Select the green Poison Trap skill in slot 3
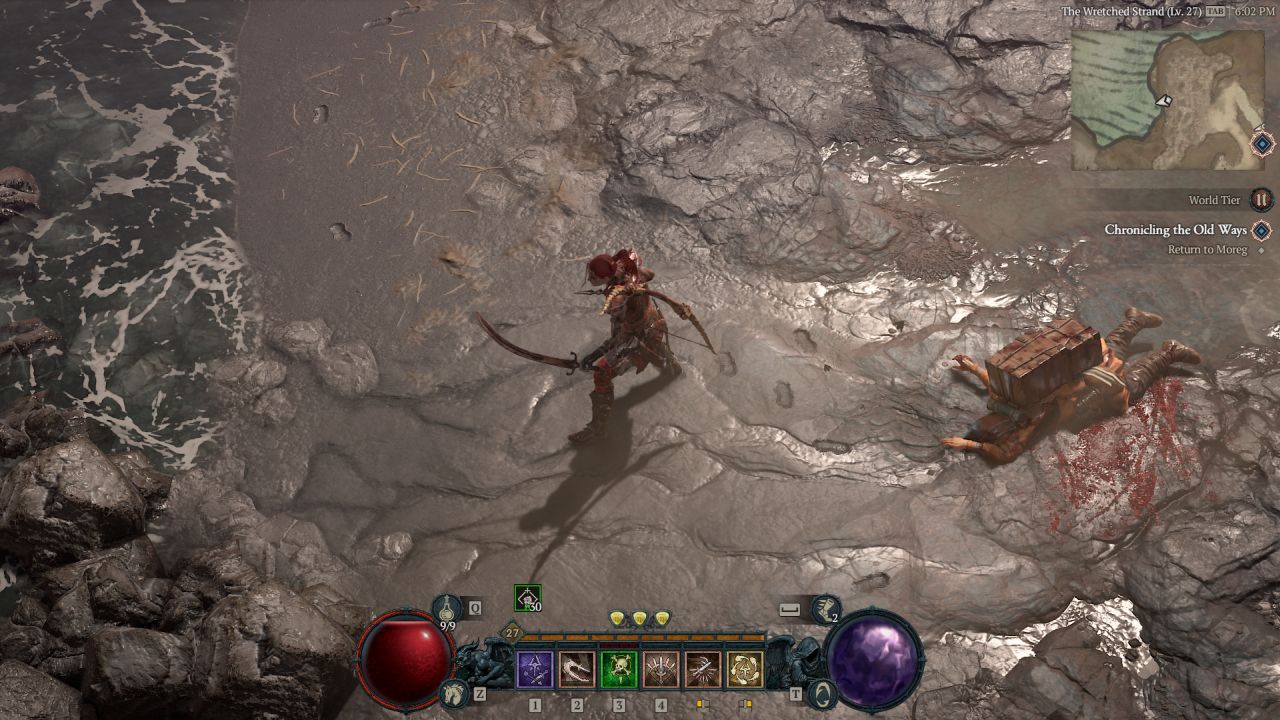Viewport: 1280px width, 720px height. pyautogui.click(x=620, y=668)
